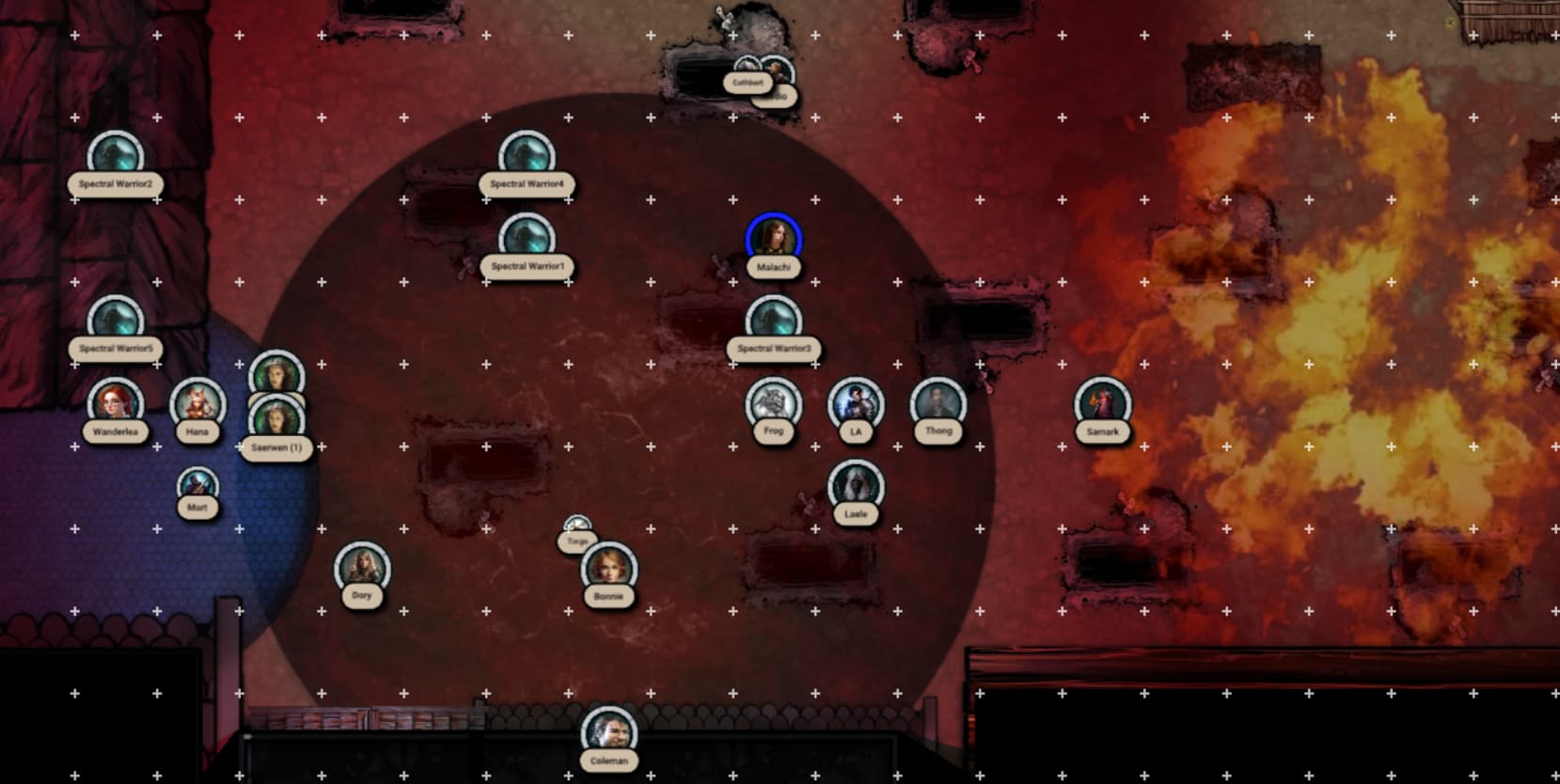Screen dimensions: 1560x784
Task: Choose the Coleman token
Action: pyautogui.click(x=608, y=733)
